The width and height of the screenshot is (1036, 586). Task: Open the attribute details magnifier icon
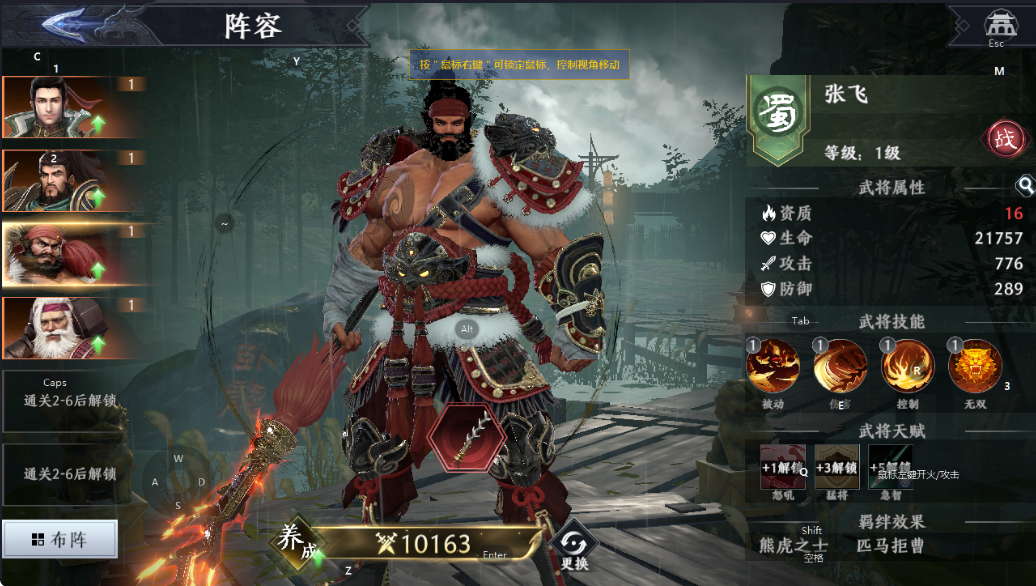pyautogui.click(x=1024, y=186)
